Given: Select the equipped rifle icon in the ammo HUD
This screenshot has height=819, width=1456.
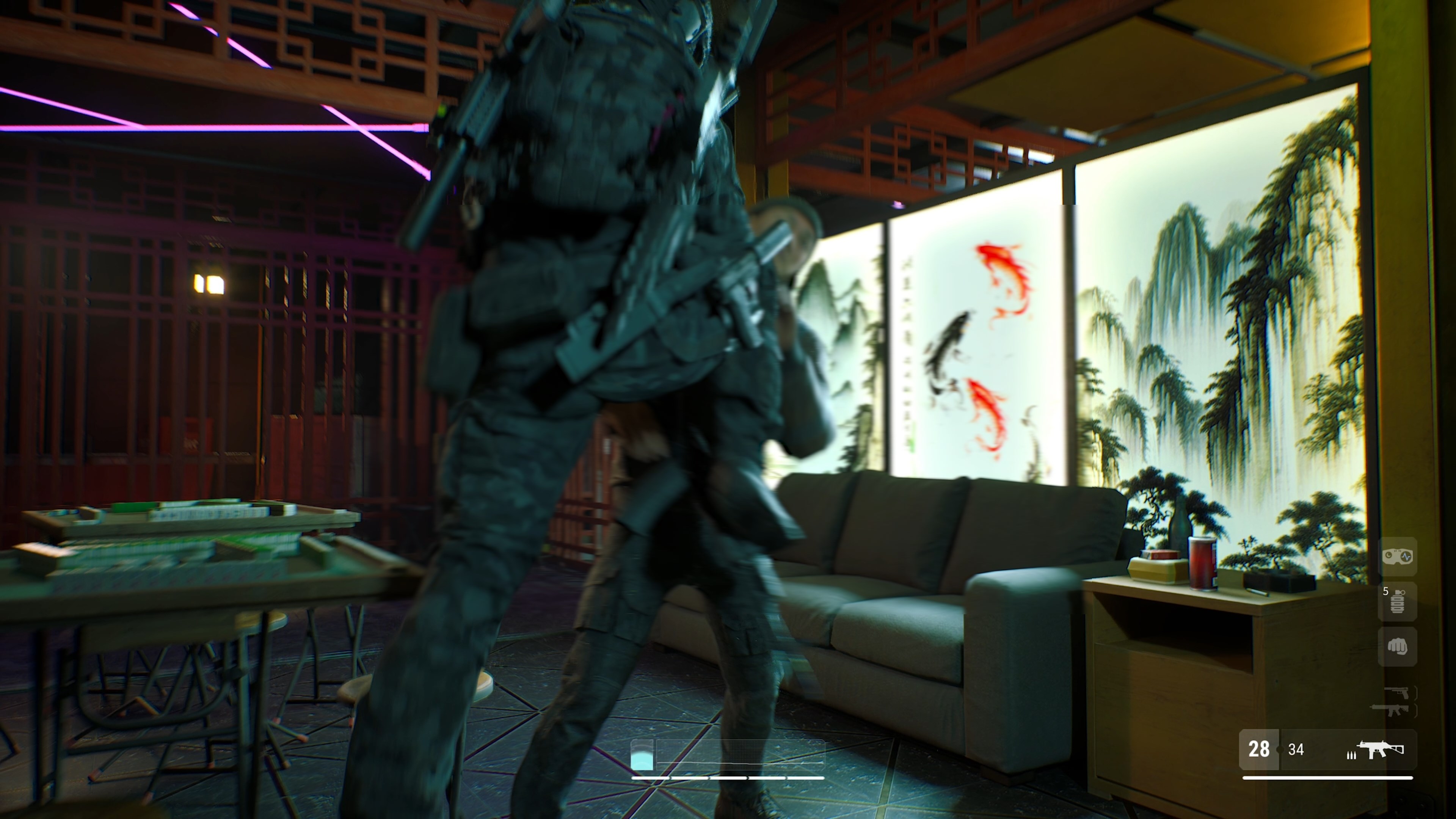Looking at the screenshot, I should (x=1386, y=750).
